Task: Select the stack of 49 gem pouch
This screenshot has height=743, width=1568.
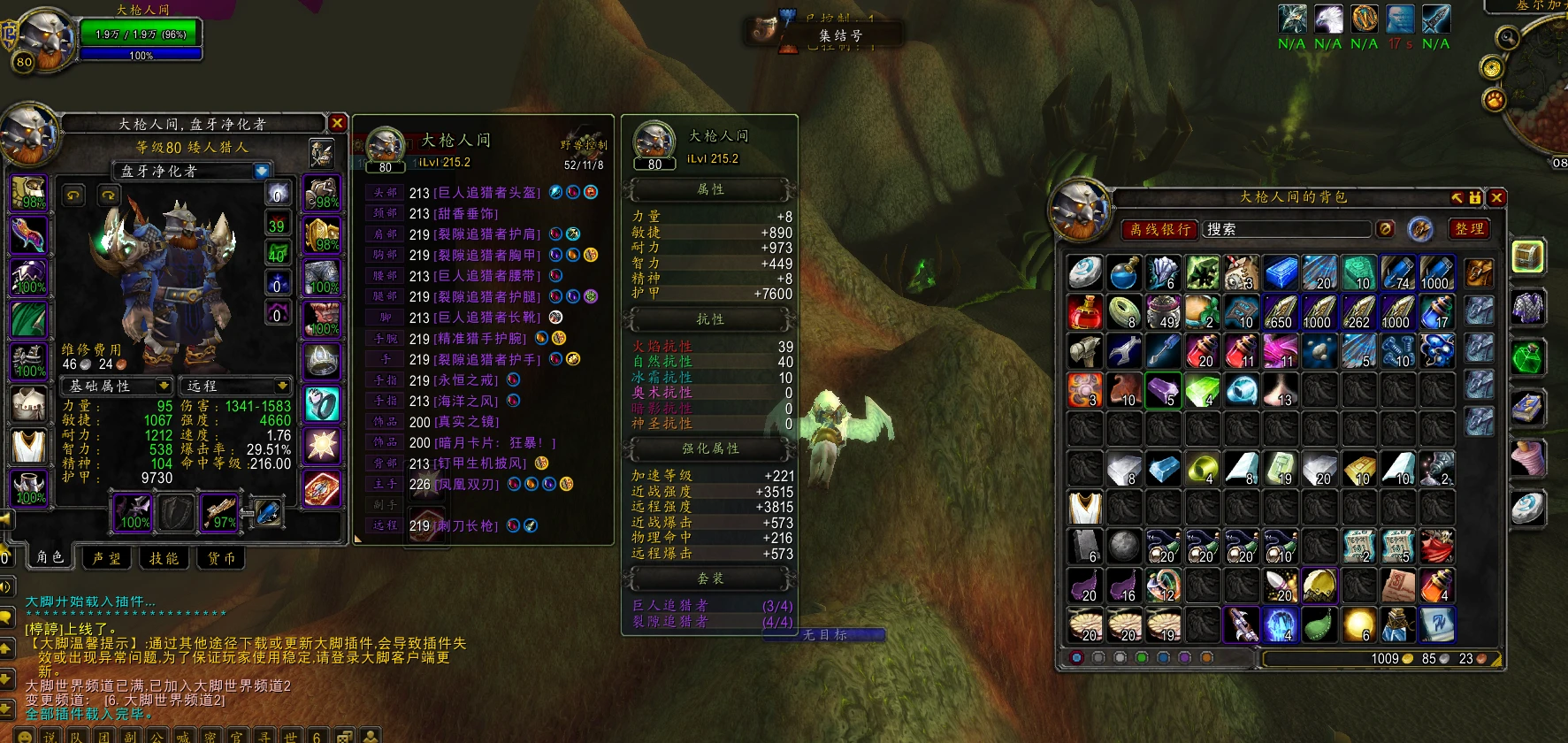Action: pyautogui.click(x=1163, y=311)
